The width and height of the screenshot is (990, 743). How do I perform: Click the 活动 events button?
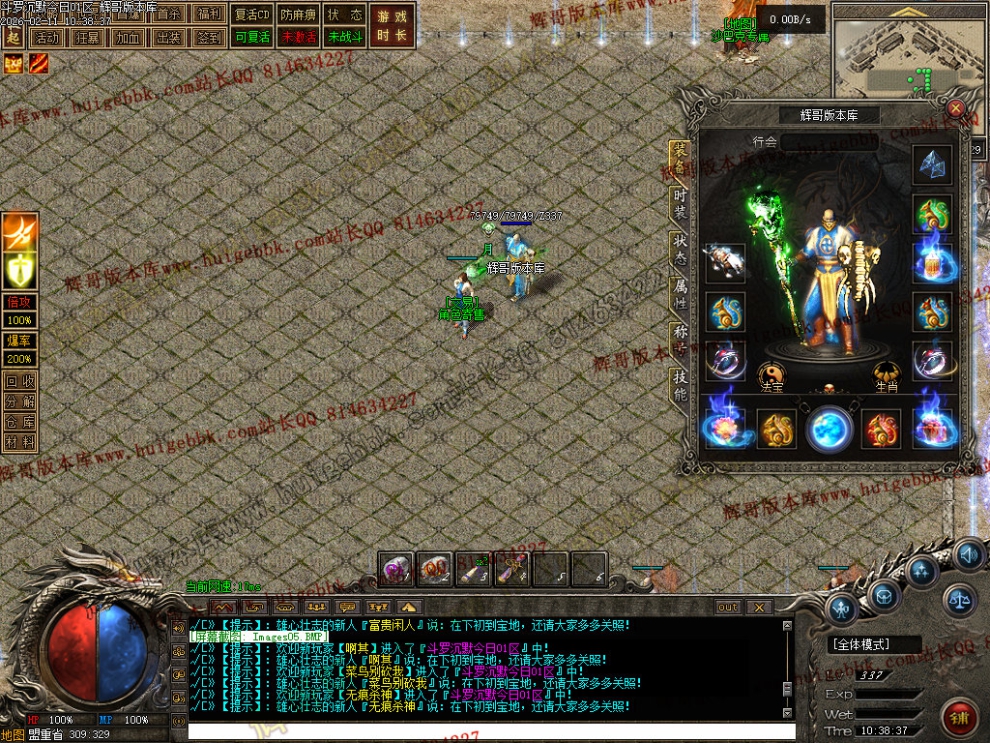pos(45,37)
